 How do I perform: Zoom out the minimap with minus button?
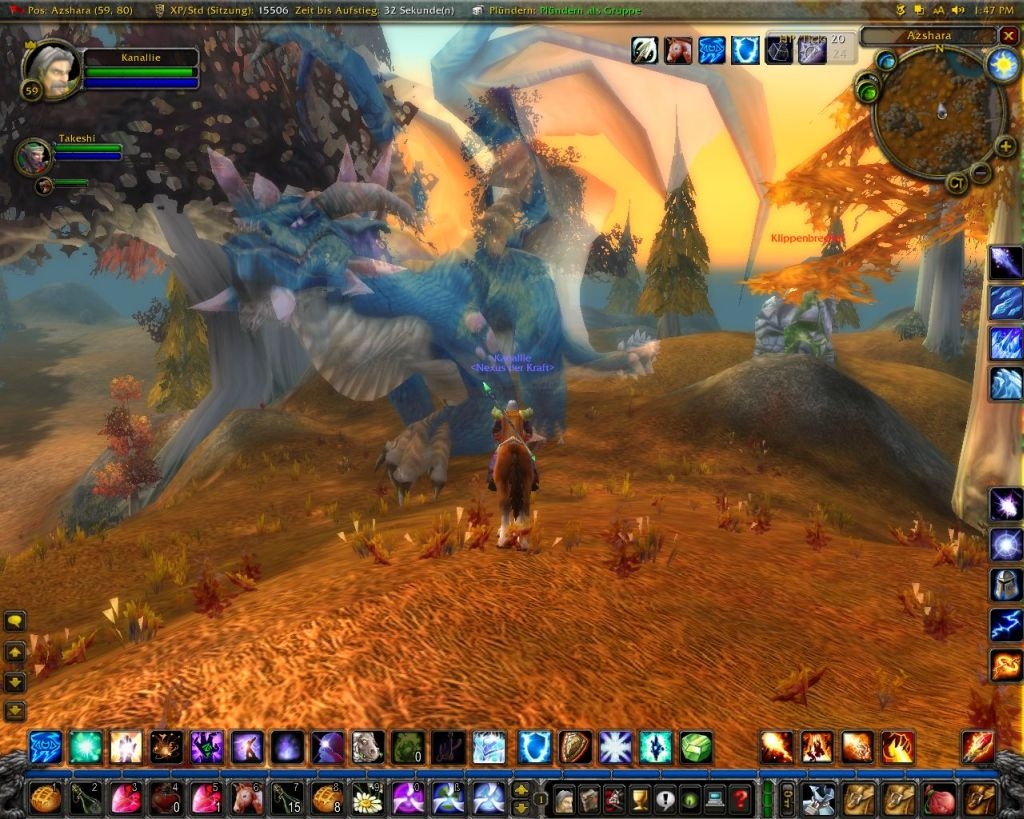(981, 172)
